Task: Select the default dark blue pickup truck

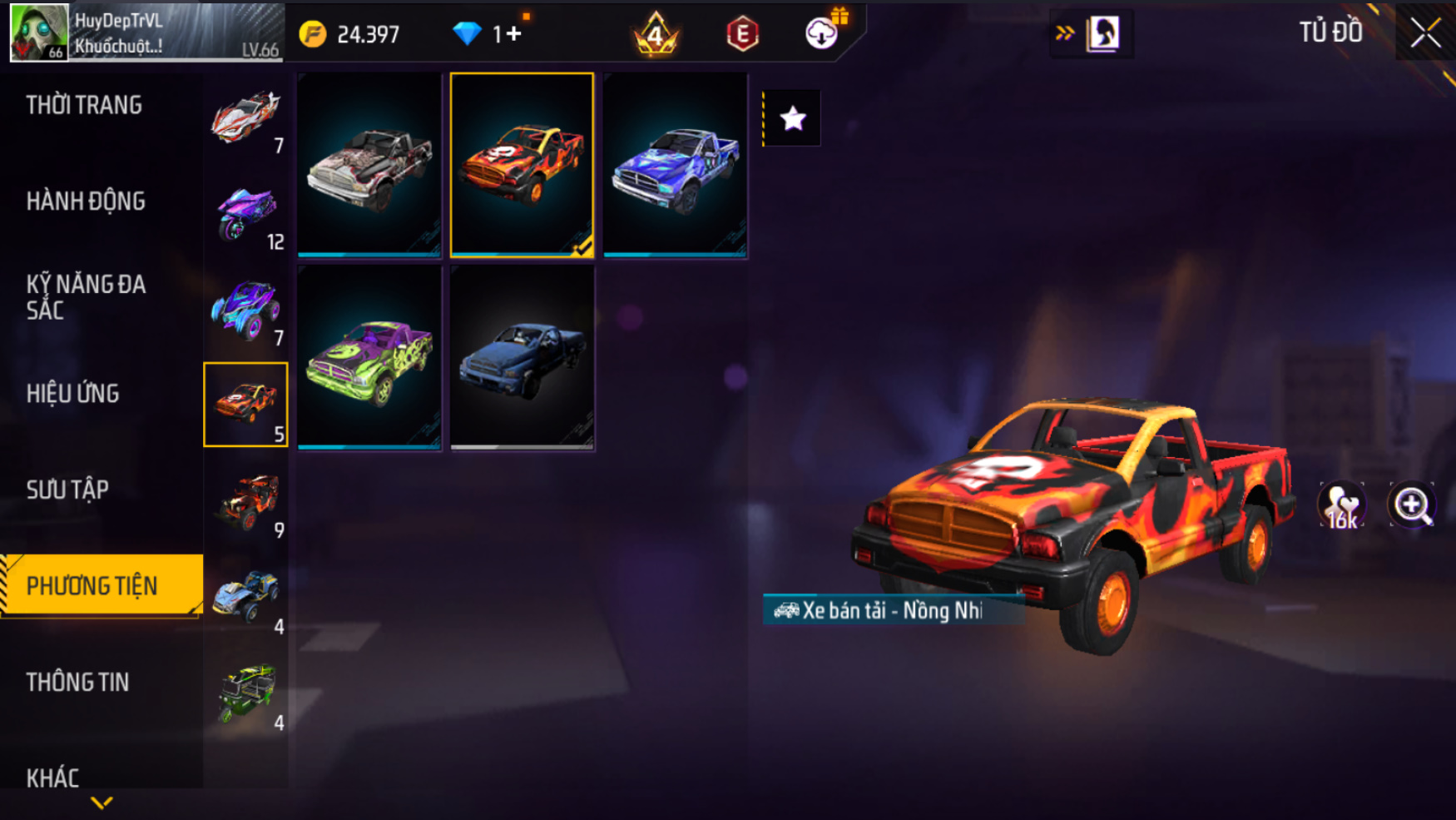Action: [522, 358]
